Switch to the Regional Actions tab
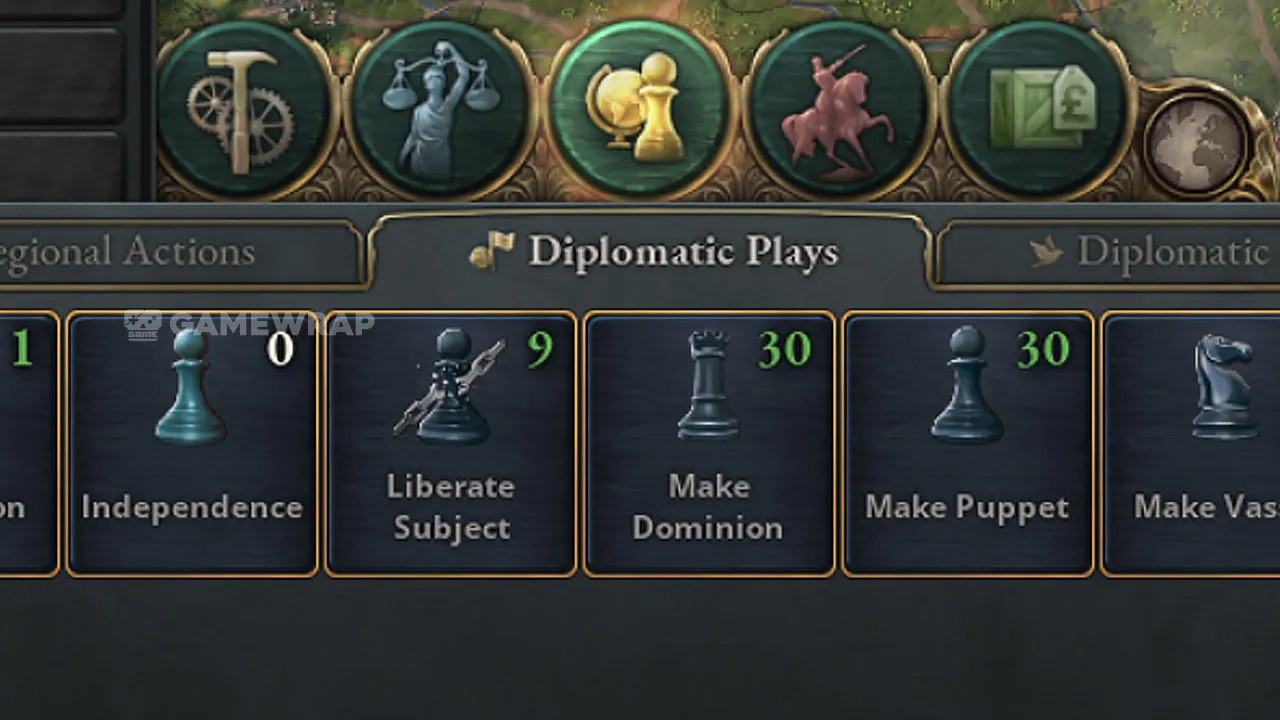Viewport: 1280px width, 720px height. click(180, 253)
